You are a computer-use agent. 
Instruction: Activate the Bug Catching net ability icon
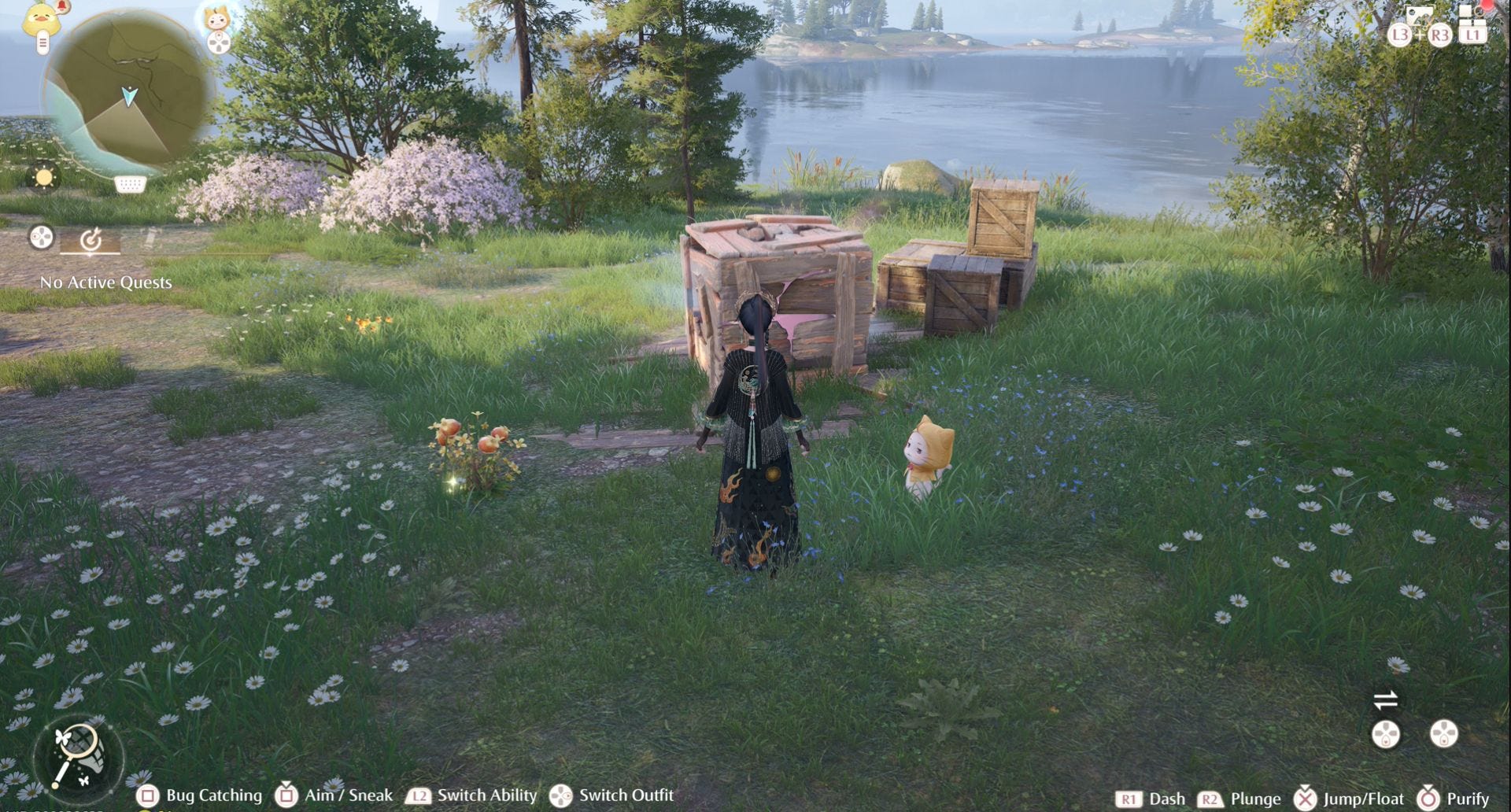77,754
